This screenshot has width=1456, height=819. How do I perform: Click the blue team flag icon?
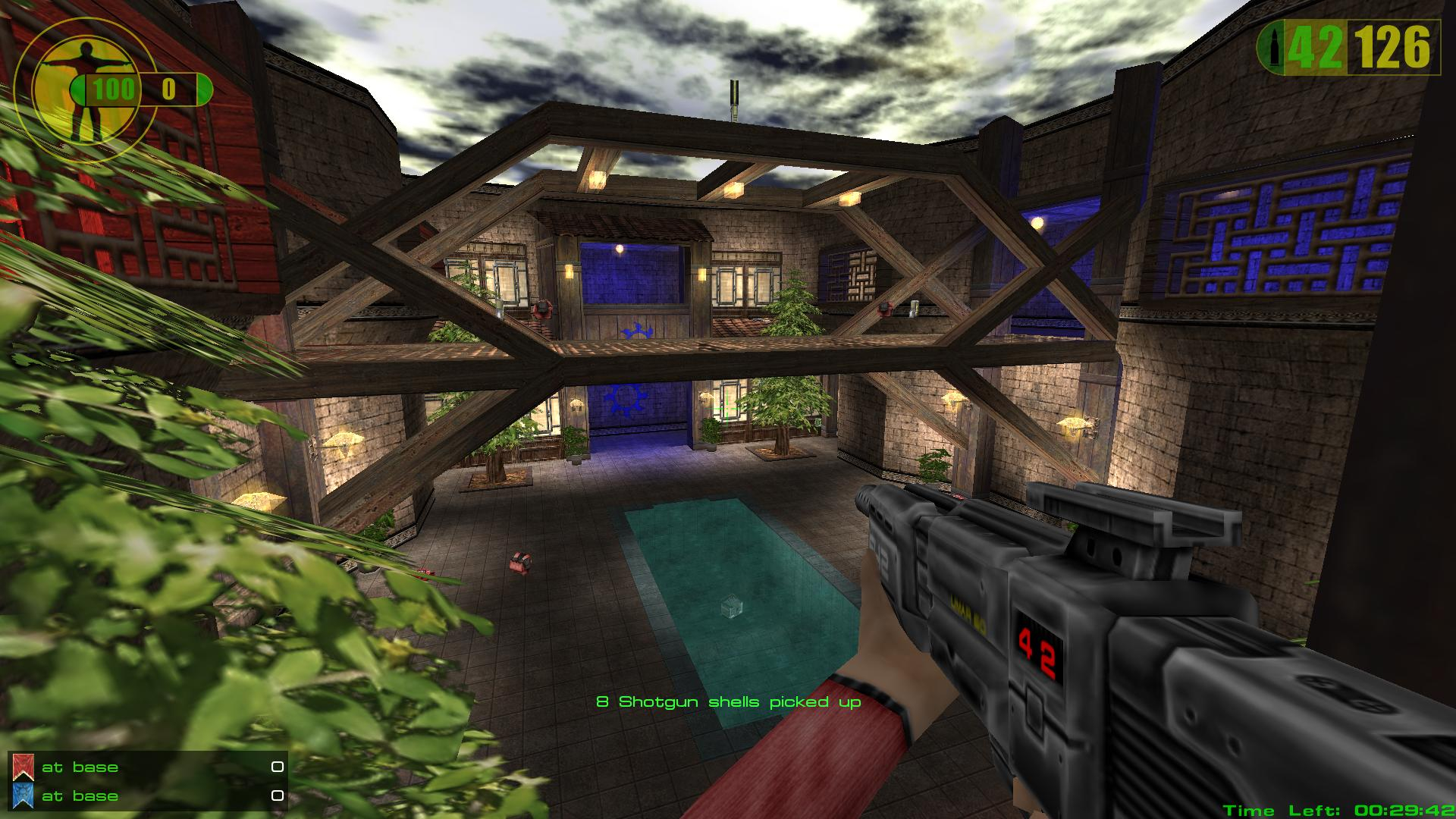[23, 796]
